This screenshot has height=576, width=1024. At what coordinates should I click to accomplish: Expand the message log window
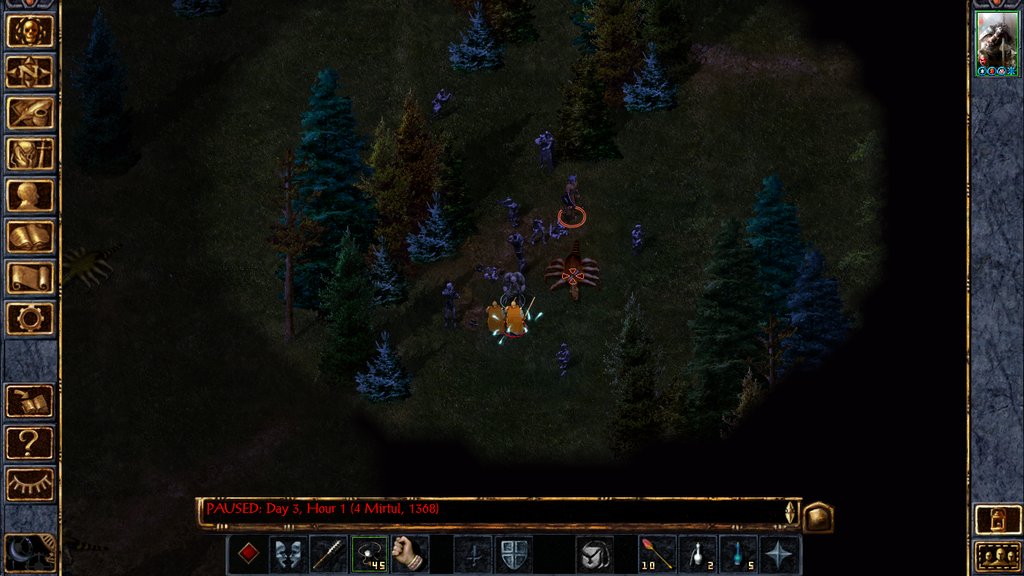(817, 516)
